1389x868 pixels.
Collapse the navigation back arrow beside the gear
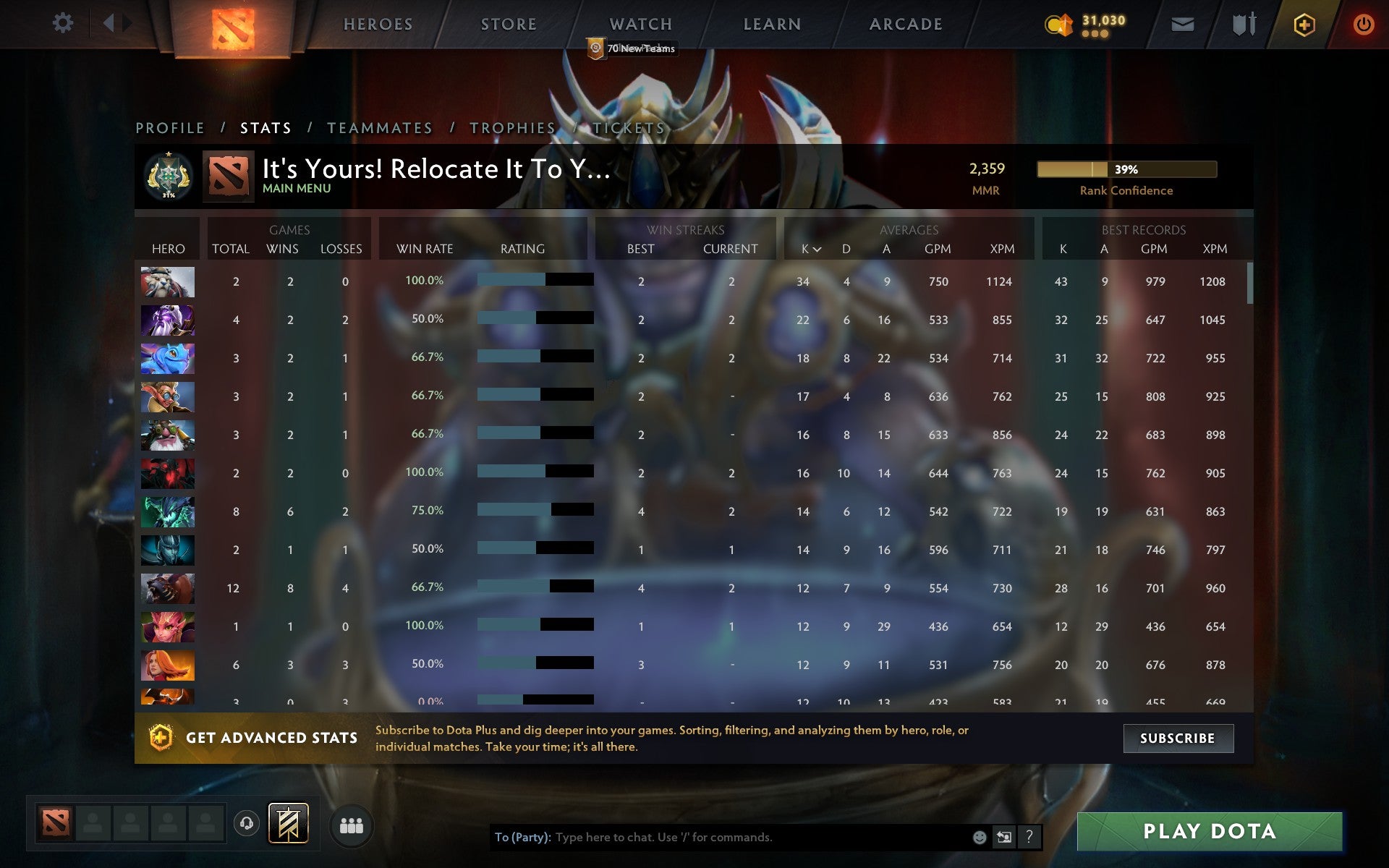[109, 22]
